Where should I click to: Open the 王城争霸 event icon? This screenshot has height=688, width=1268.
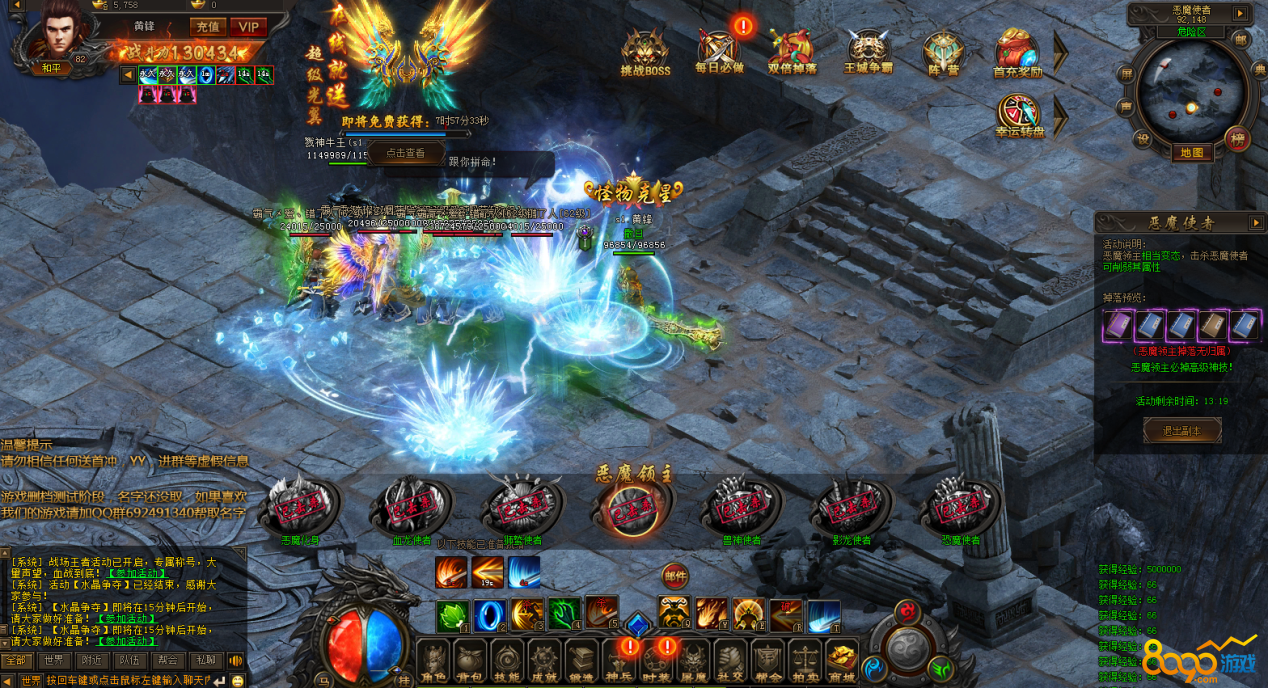click(x=867, y=50)
